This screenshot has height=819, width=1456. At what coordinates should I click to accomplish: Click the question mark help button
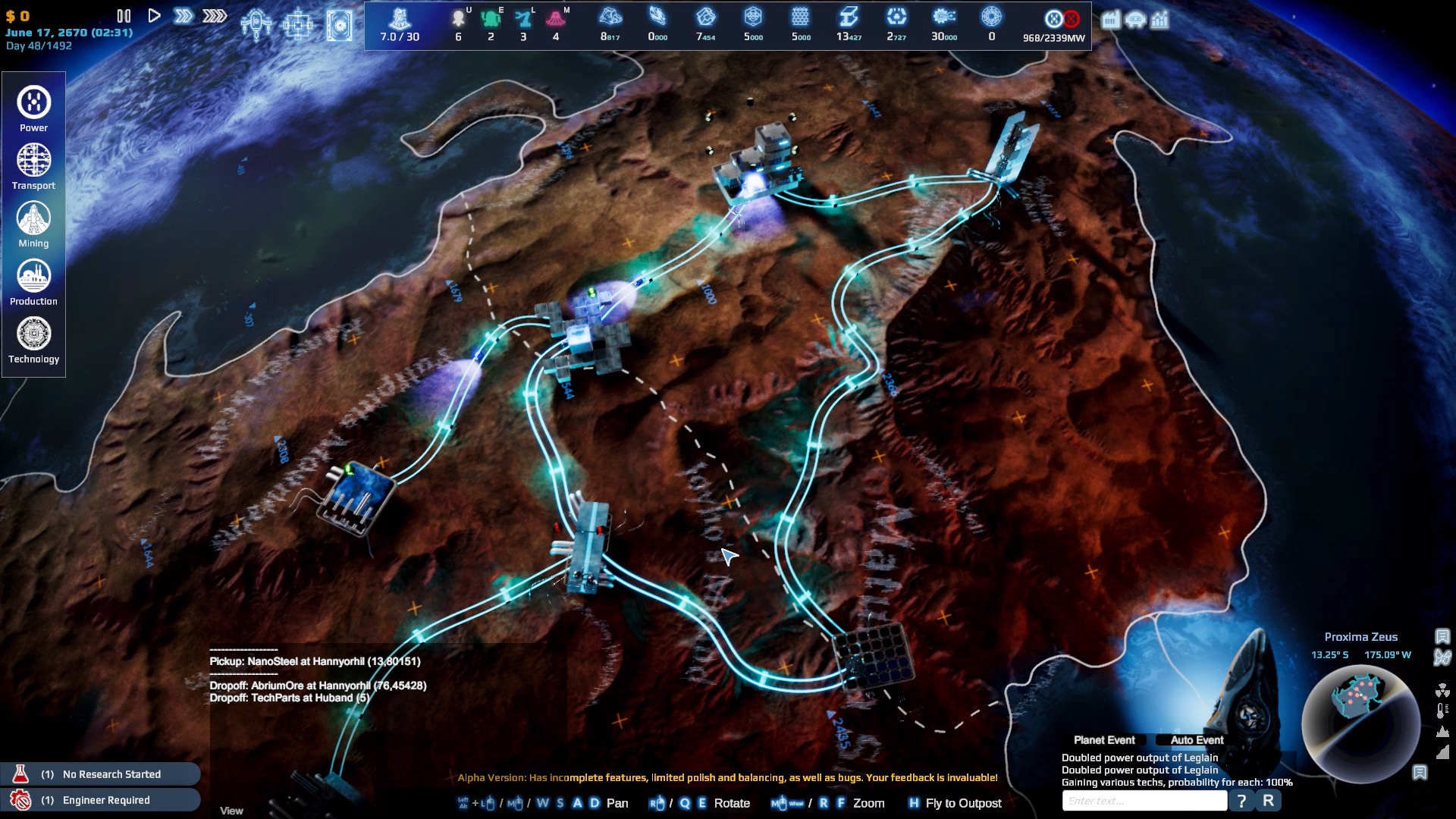coord(1241,801)
